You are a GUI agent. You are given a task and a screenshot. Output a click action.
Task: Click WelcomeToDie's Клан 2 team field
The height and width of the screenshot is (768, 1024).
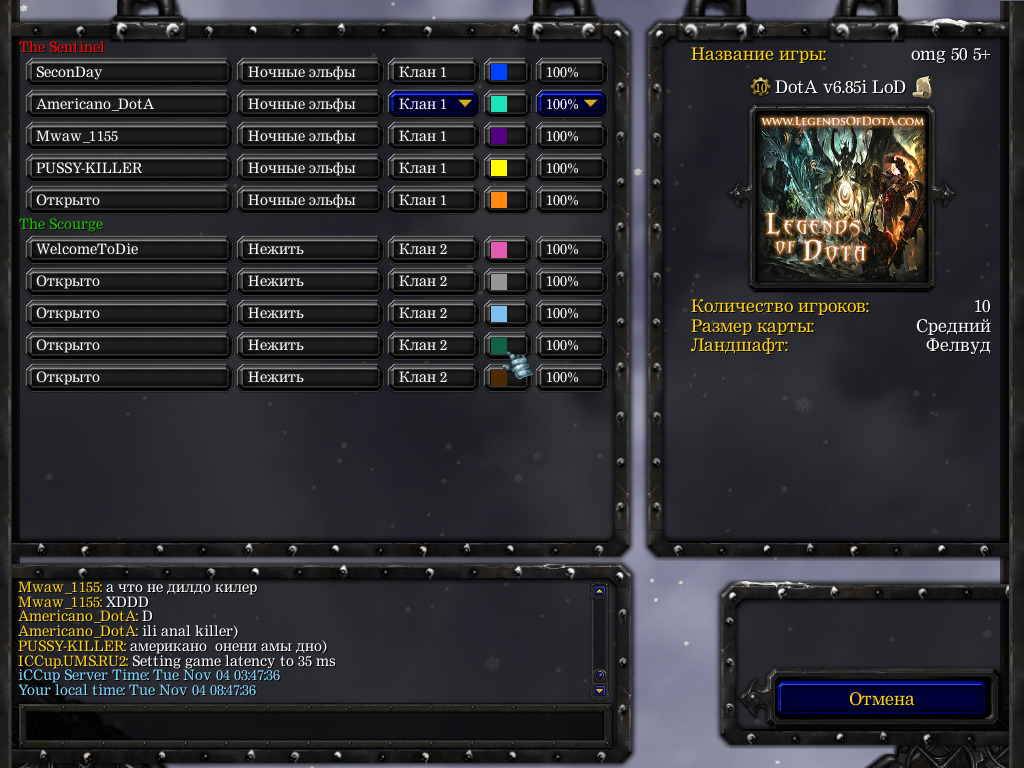433,249
